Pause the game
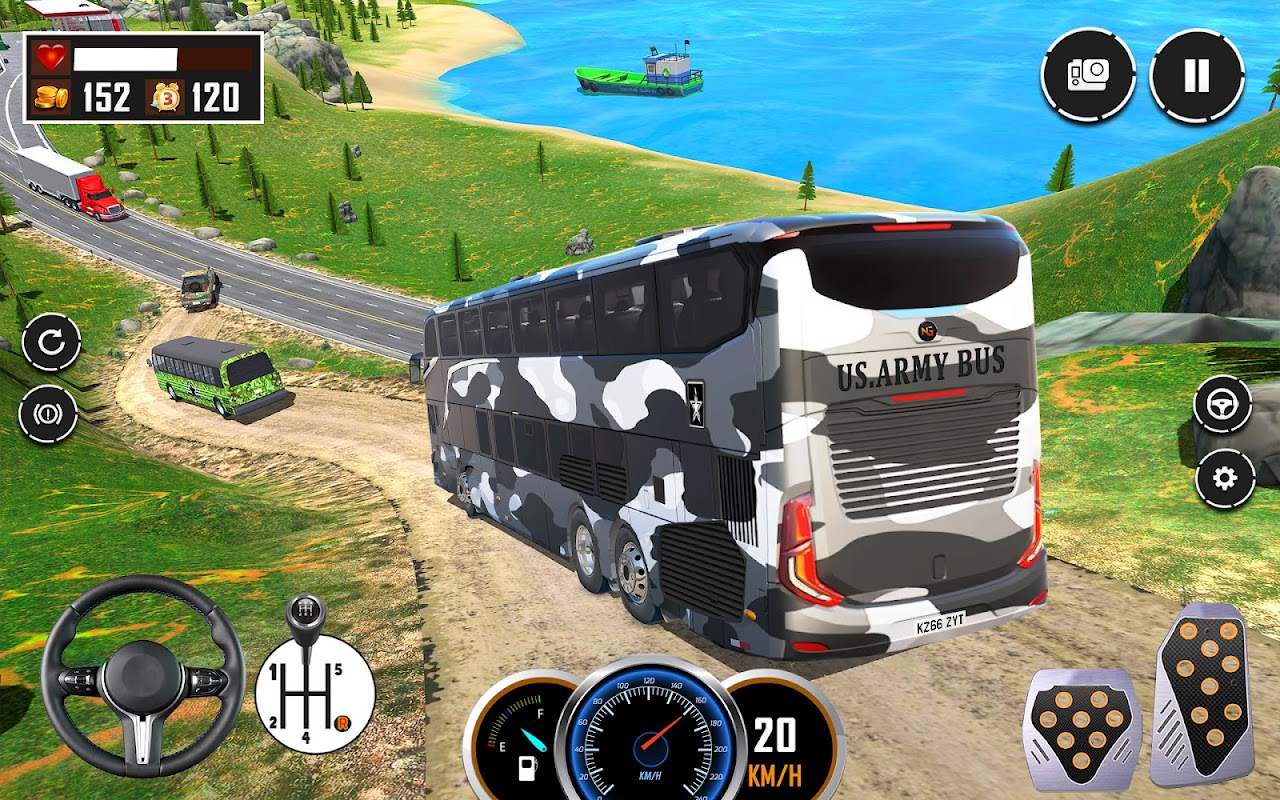 coord(1197,76)
